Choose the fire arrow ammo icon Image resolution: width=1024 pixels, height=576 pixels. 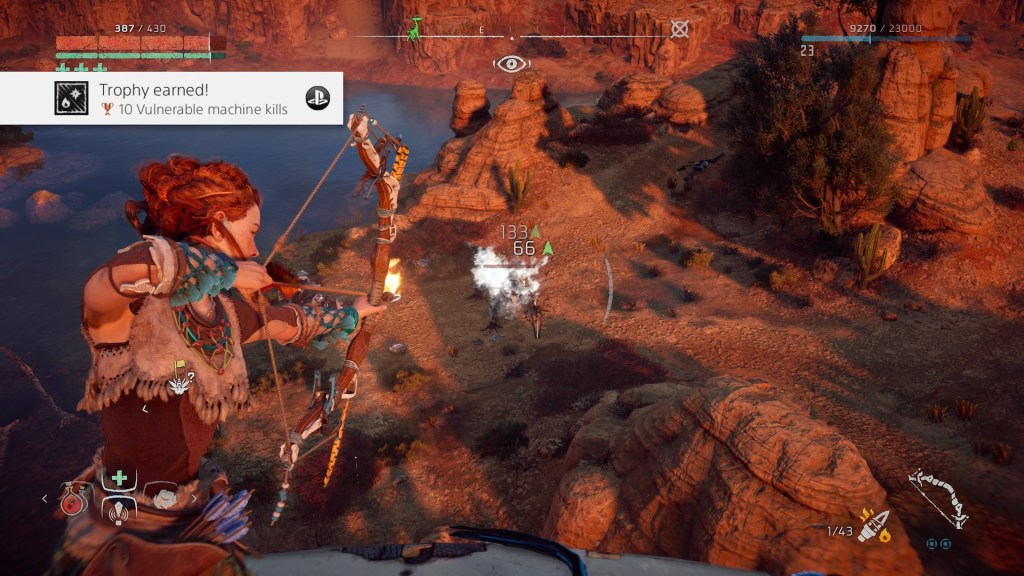click(x=873, y=526)
